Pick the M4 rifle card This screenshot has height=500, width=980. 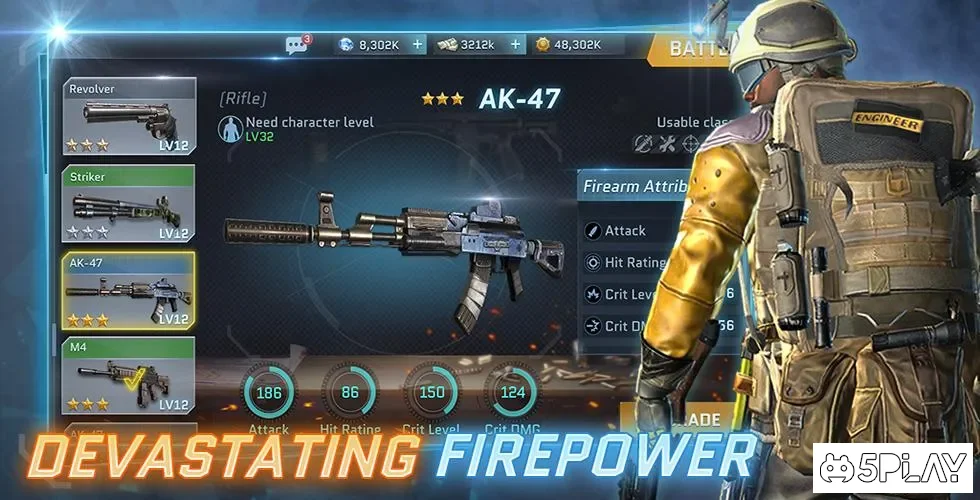tap(129, 376)
